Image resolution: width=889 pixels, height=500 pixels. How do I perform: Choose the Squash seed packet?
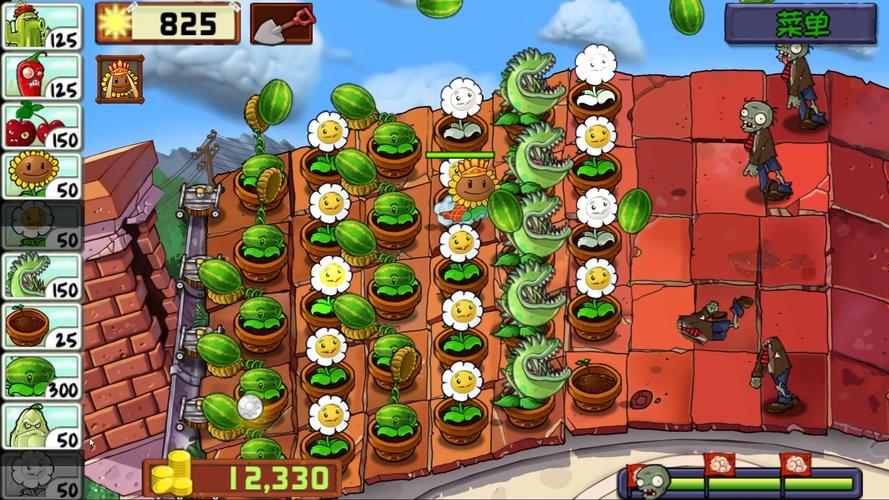click(42, 426)
